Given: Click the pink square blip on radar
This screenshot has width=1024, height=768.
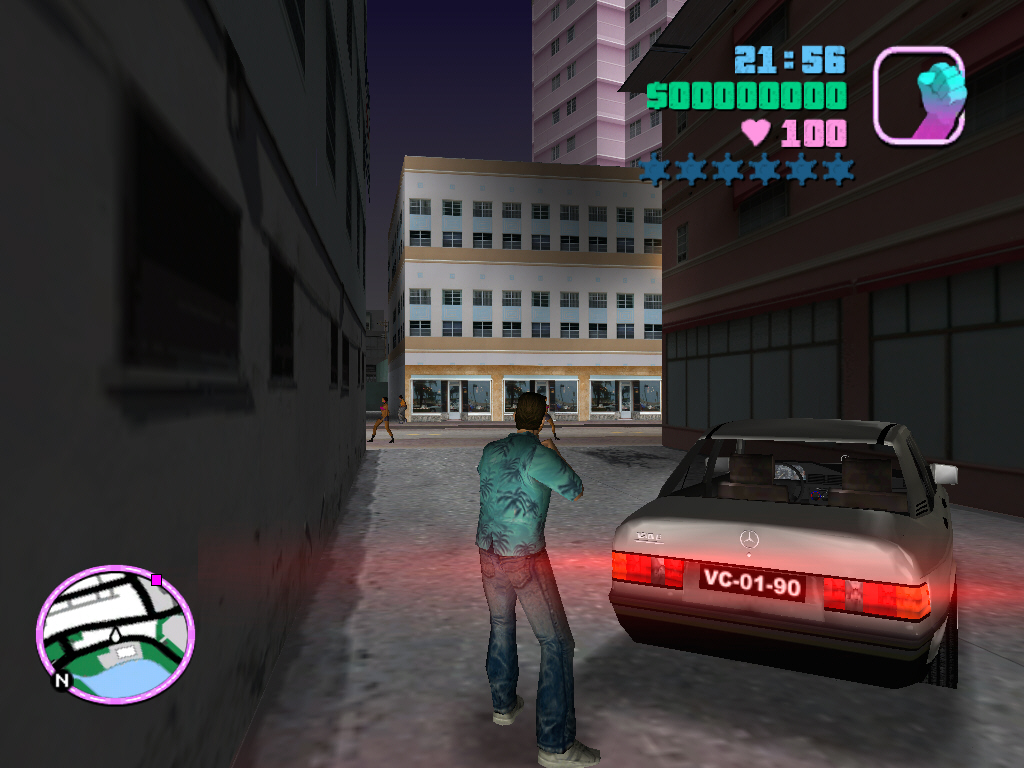Looking at the screenshot, I should pyautogui.click(x=156, y=579).
